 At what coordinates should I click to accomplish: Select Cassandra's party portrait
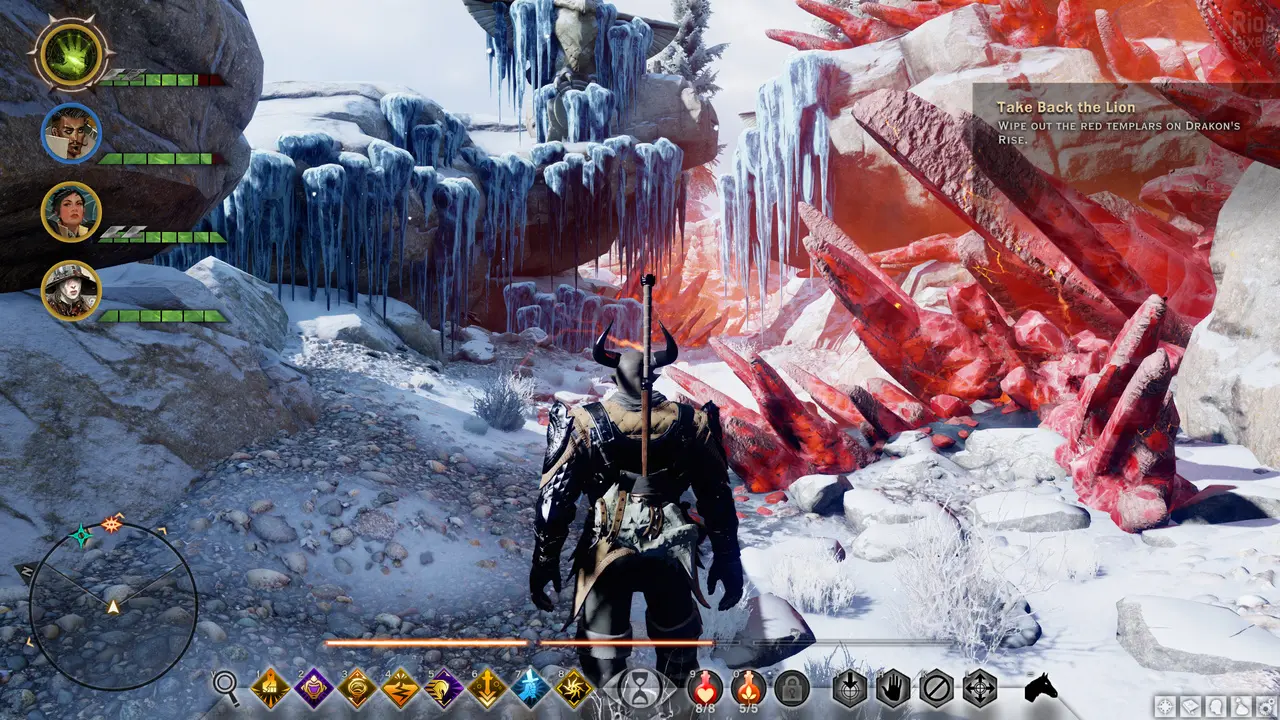(x=71, y=211)
